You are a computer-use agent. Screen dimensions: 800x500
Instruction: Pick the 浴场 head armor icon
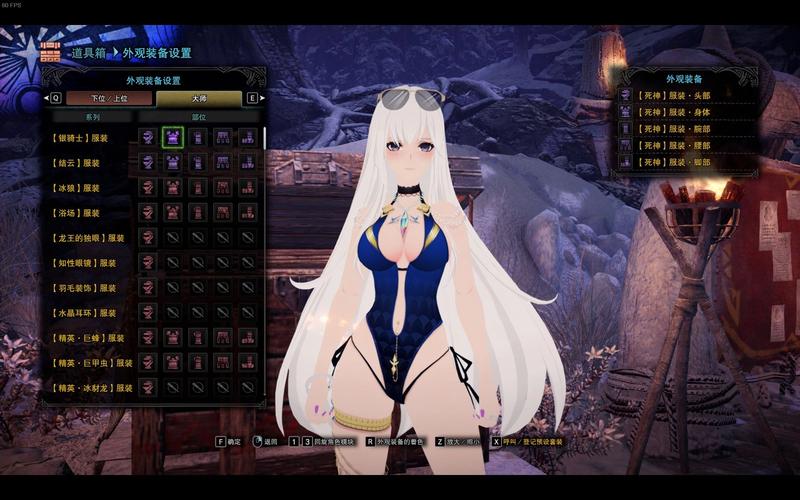[148, 212]
